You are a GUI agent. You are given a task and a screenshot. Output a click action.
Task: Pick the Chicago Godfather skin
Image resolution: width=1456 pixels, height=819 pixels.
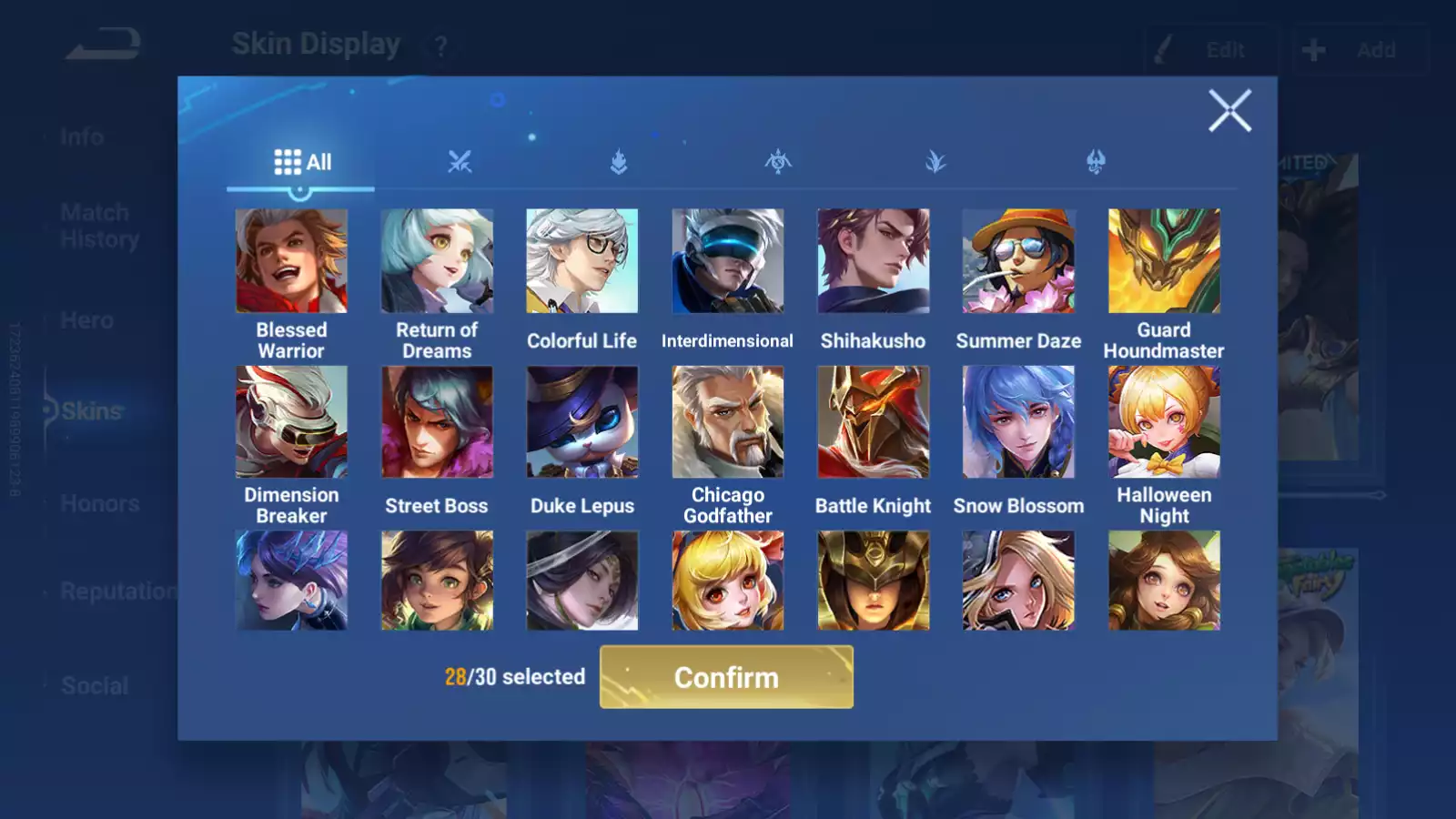click(727, 422)
